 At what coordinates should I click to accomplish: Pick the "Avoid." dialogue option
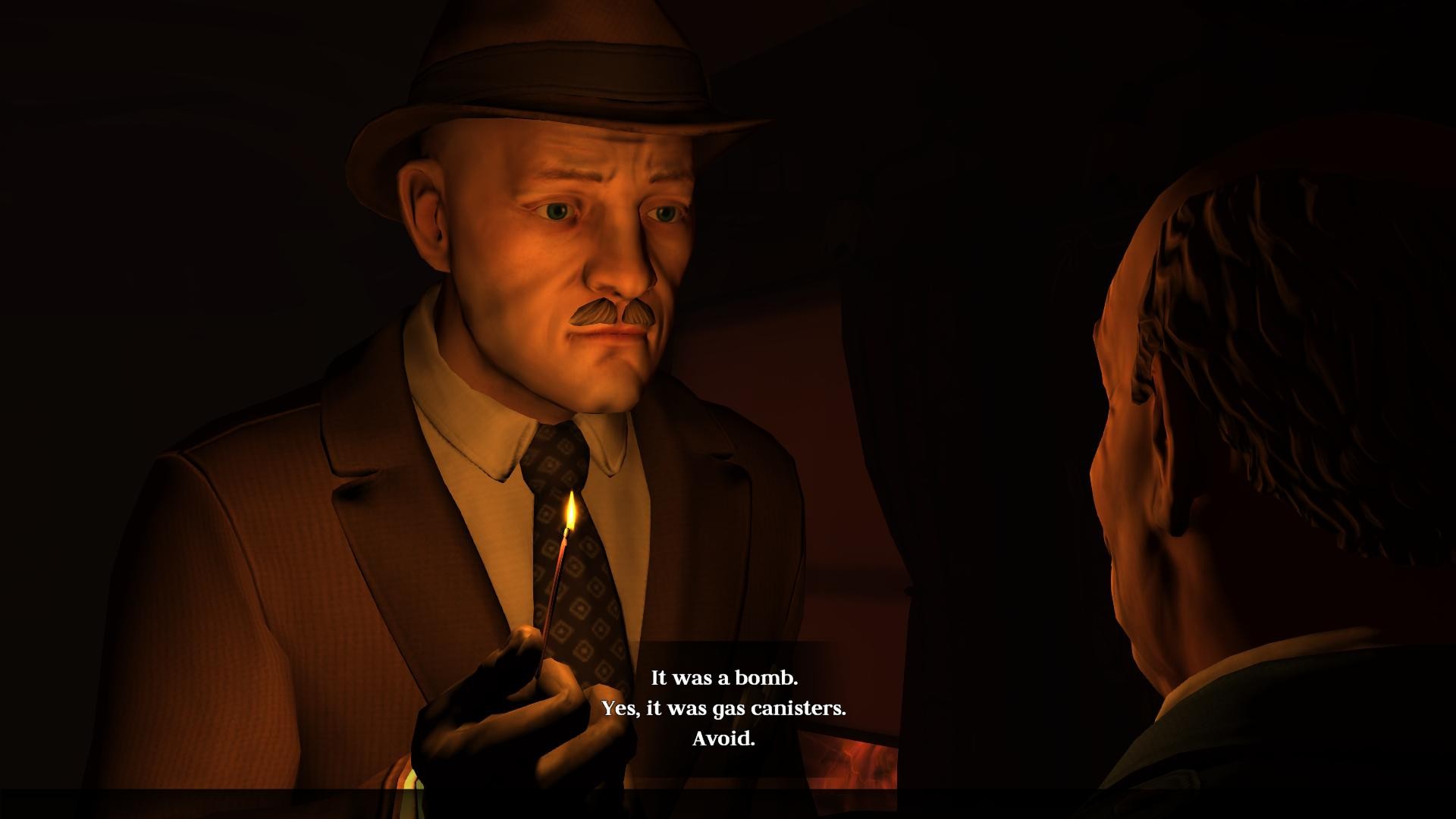coord(723,739)
